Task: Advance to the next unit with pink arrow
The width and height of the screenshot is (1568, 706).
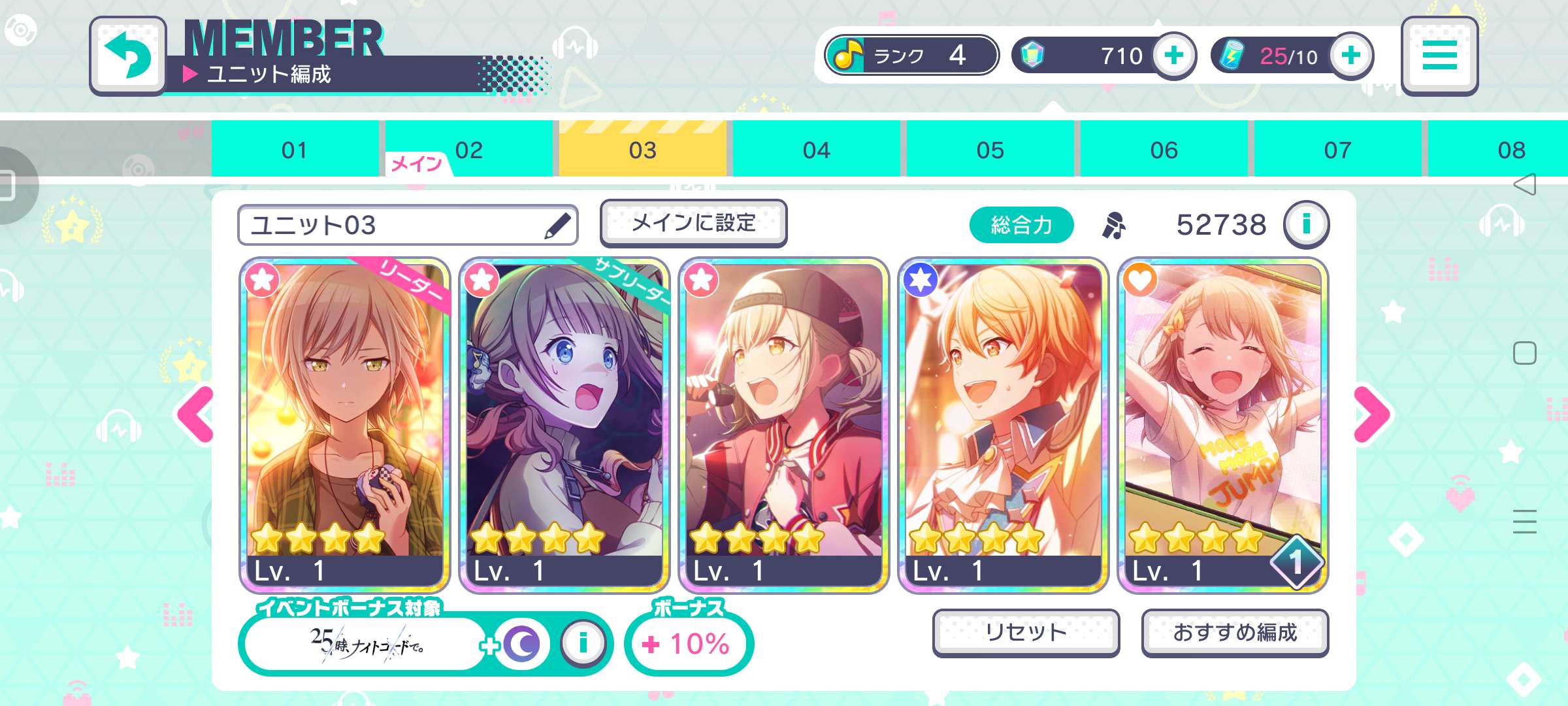Action: (x=1371, y=414)
